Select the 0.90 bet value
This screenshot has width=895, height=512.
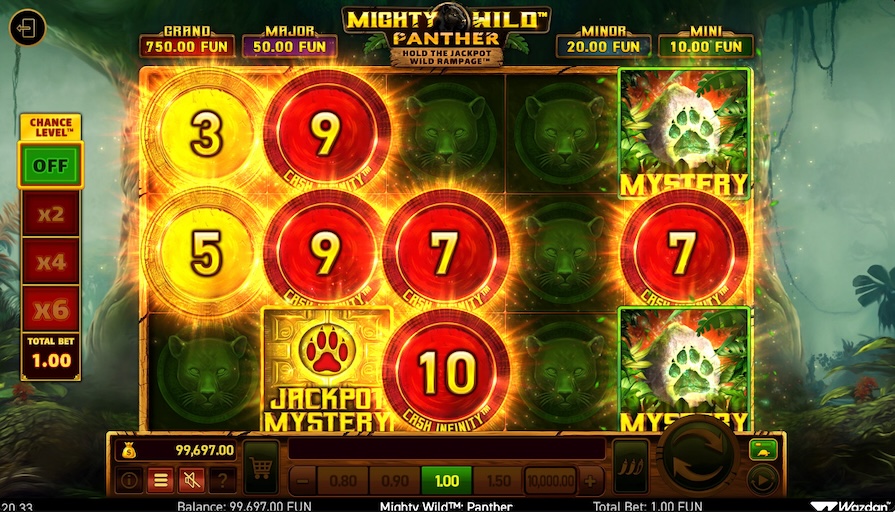pyautogui.click(x=394, y=480)
